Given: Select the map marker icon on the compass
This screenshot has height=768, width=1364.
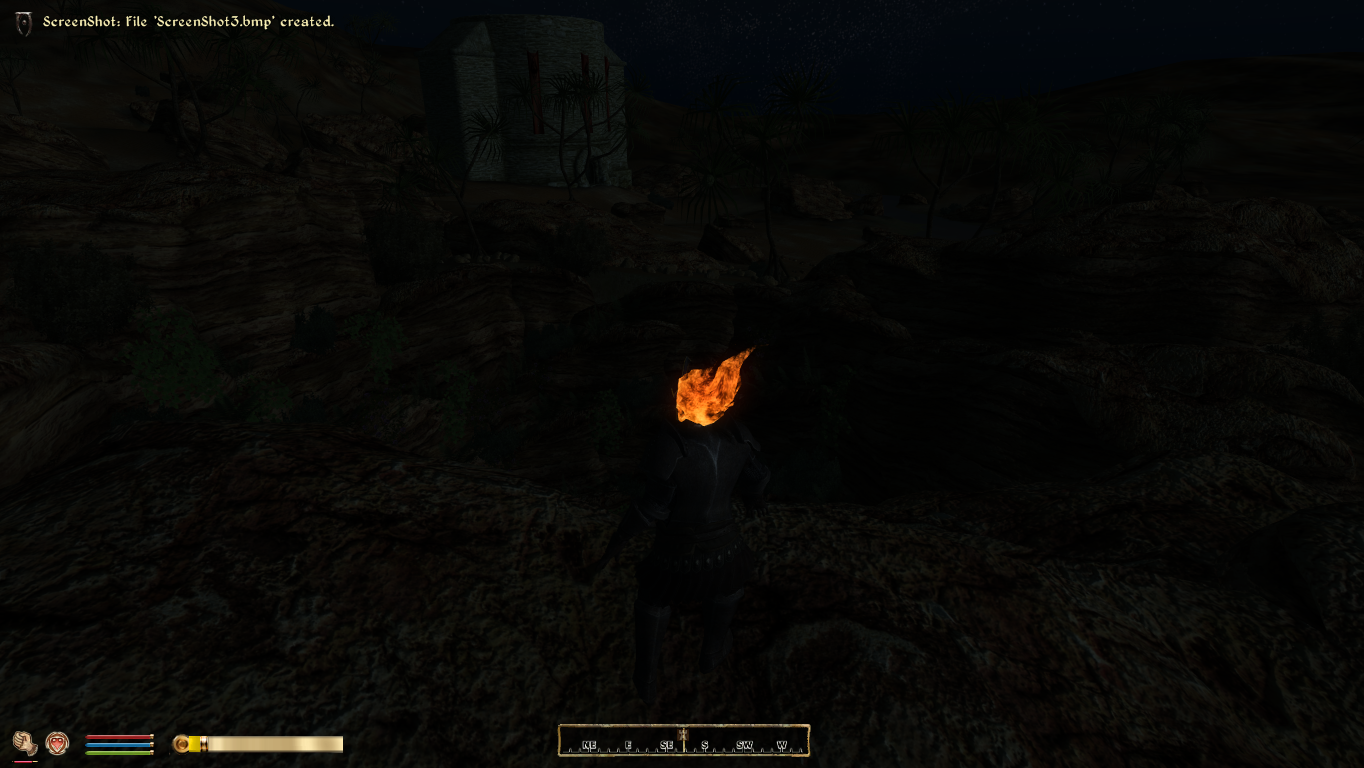Looking at the screenshot, I should (683, 736).
